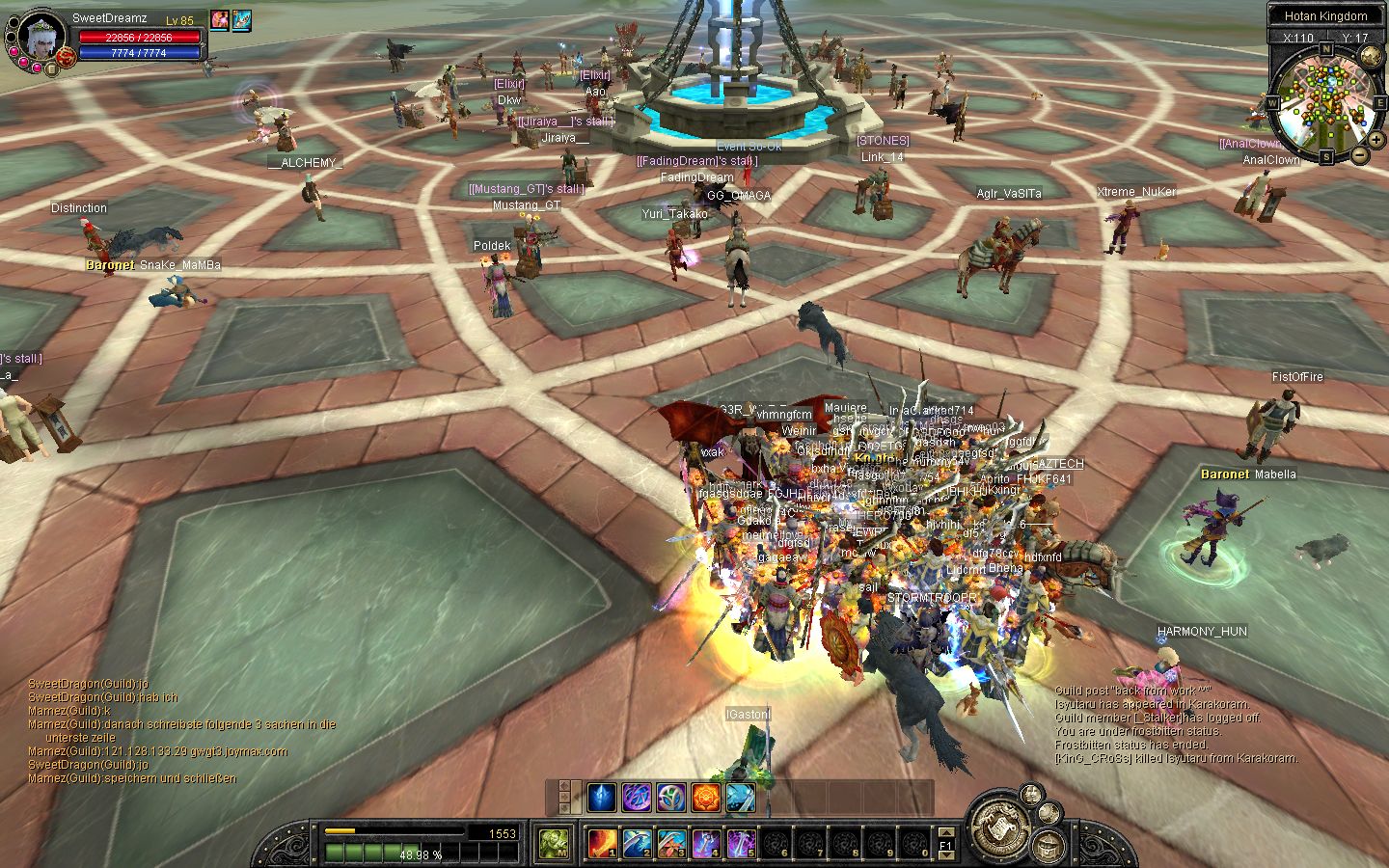Click the SweetDreamz character portrait
The width and height of the screenshot is (1389, 868).
41,39
